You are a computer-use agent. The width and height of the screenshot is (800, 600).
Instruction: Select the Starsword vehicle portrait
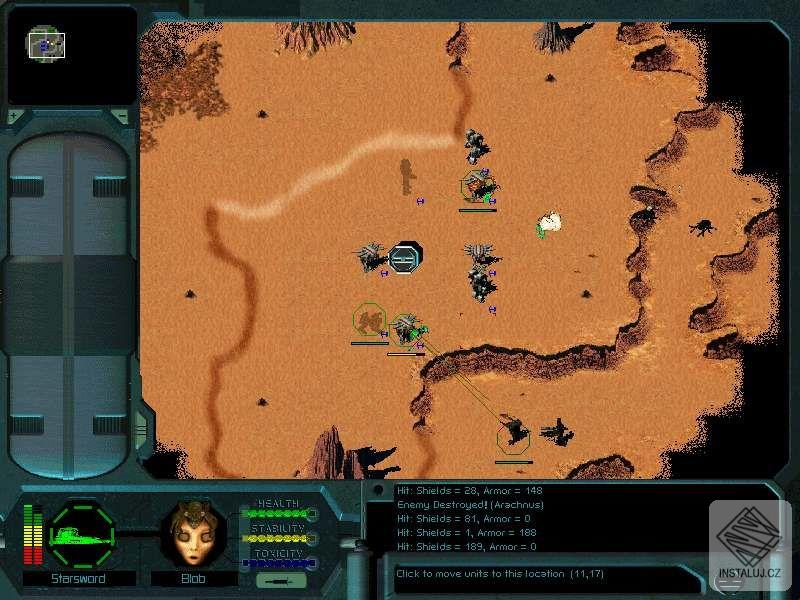click(x=82, y=535)
